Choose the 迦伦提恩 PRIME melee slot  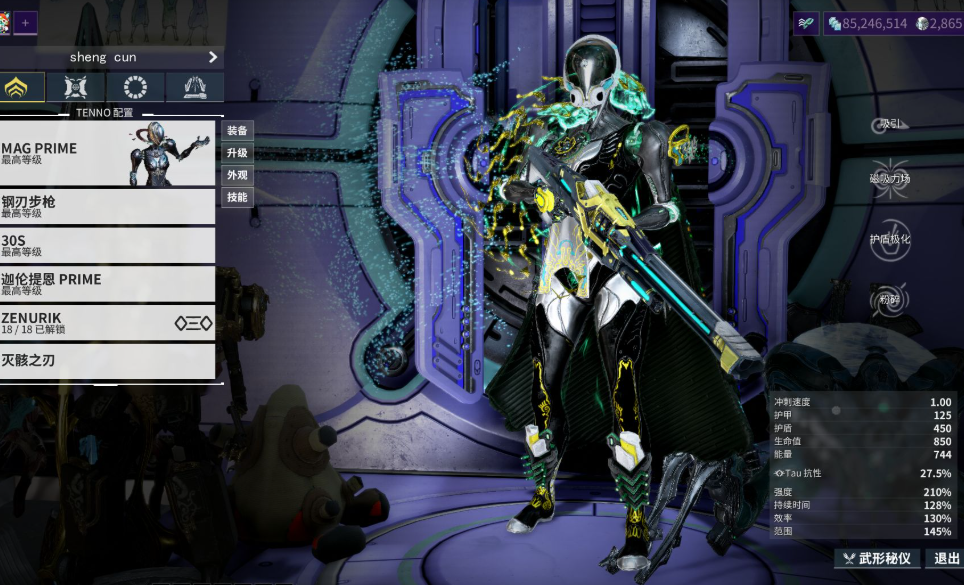(x=107, y=284)
